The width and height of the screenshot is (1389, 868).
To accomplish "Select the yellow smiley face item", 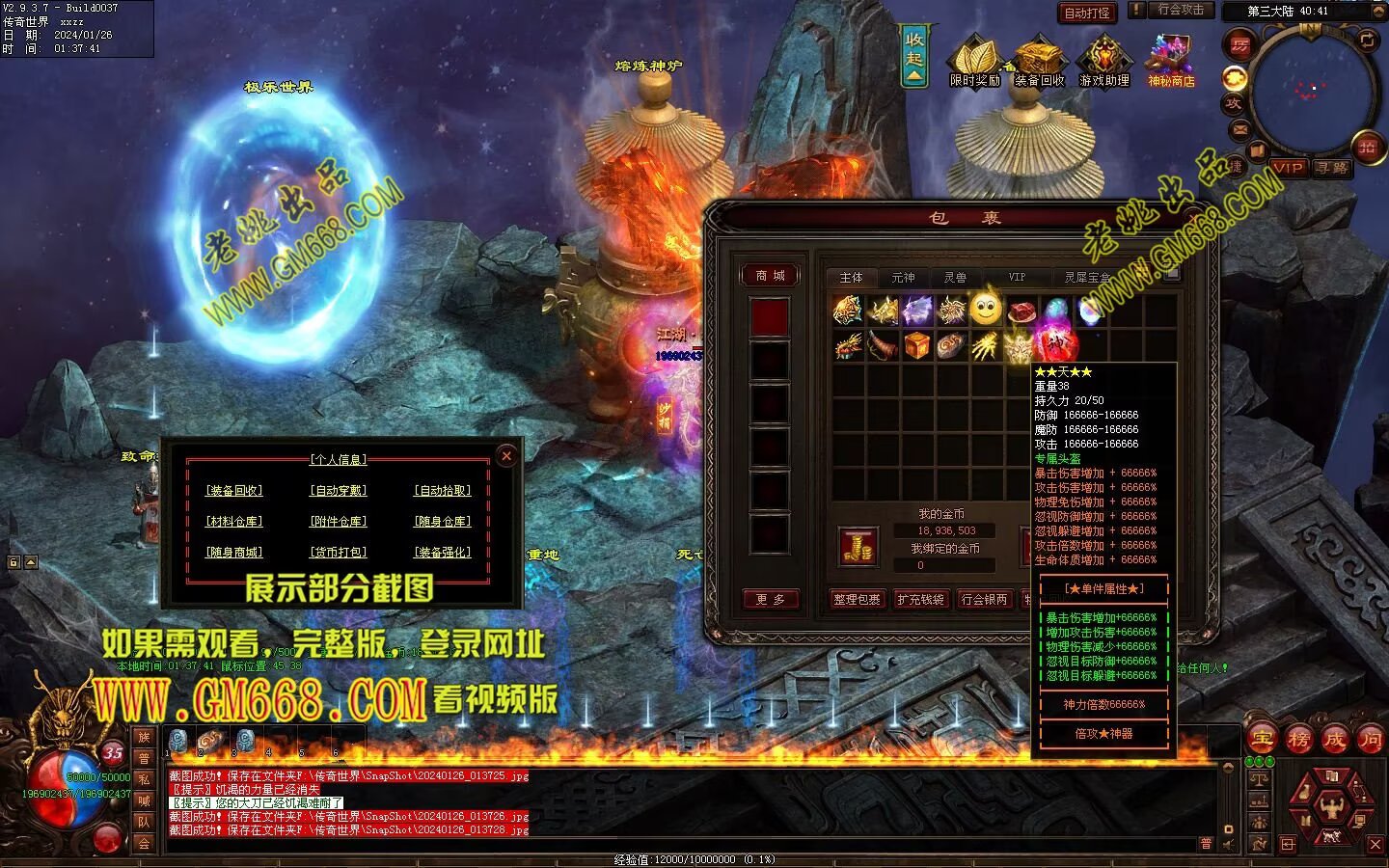I will tap(985, 311).
